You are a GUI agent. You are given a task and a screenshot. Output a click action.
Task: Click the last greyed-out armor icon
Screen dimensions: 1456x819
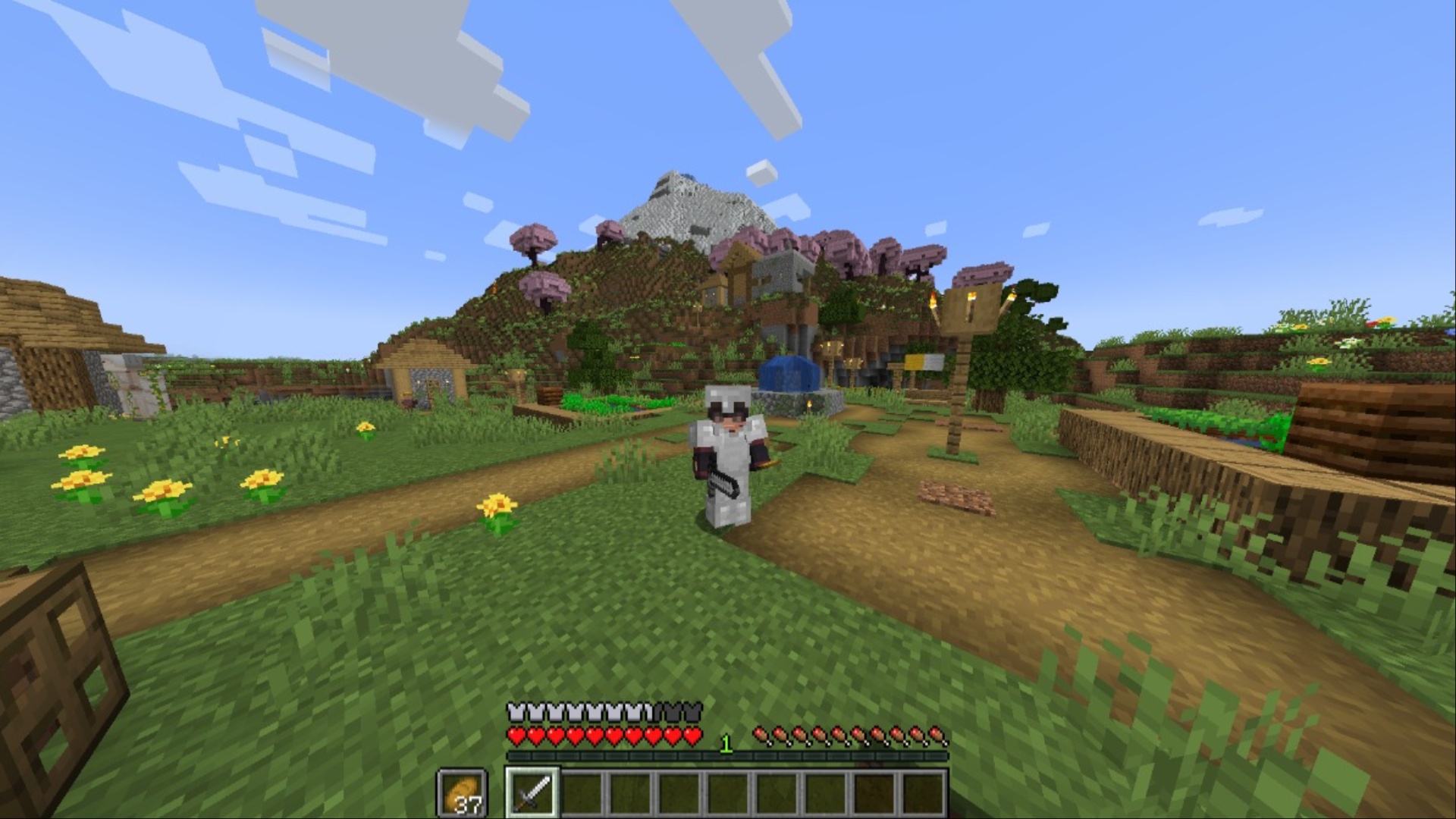tap(692, 711)
